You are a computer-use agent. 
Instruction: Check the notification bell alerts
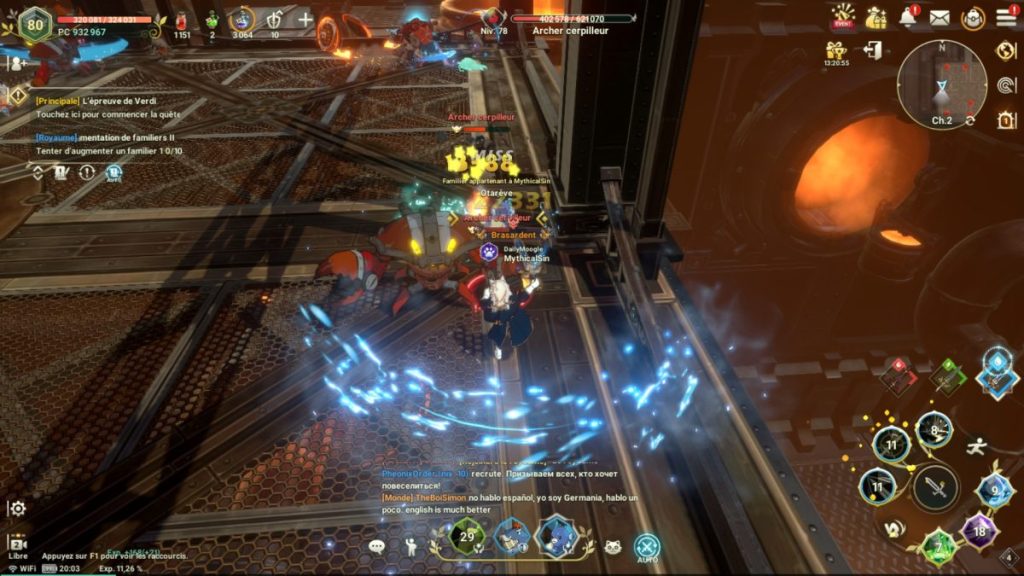pyautogui.click(x=907, y=17)
